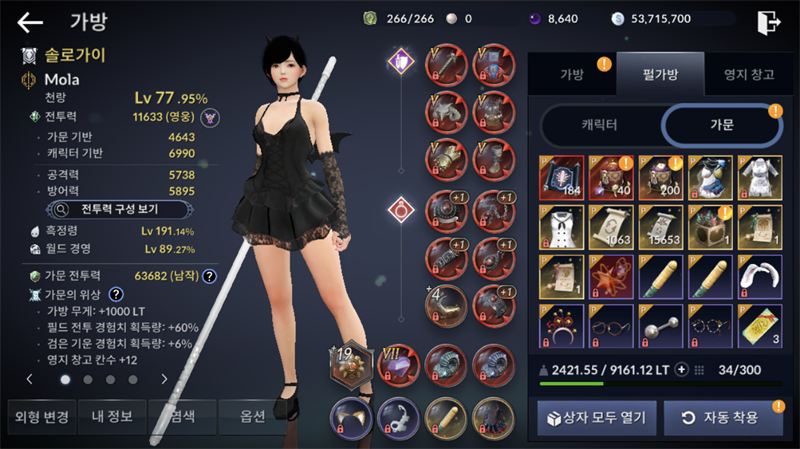Viewport: 800px width, 449px height.
Task: Click the 외형 변경 button
Action: 40,417
